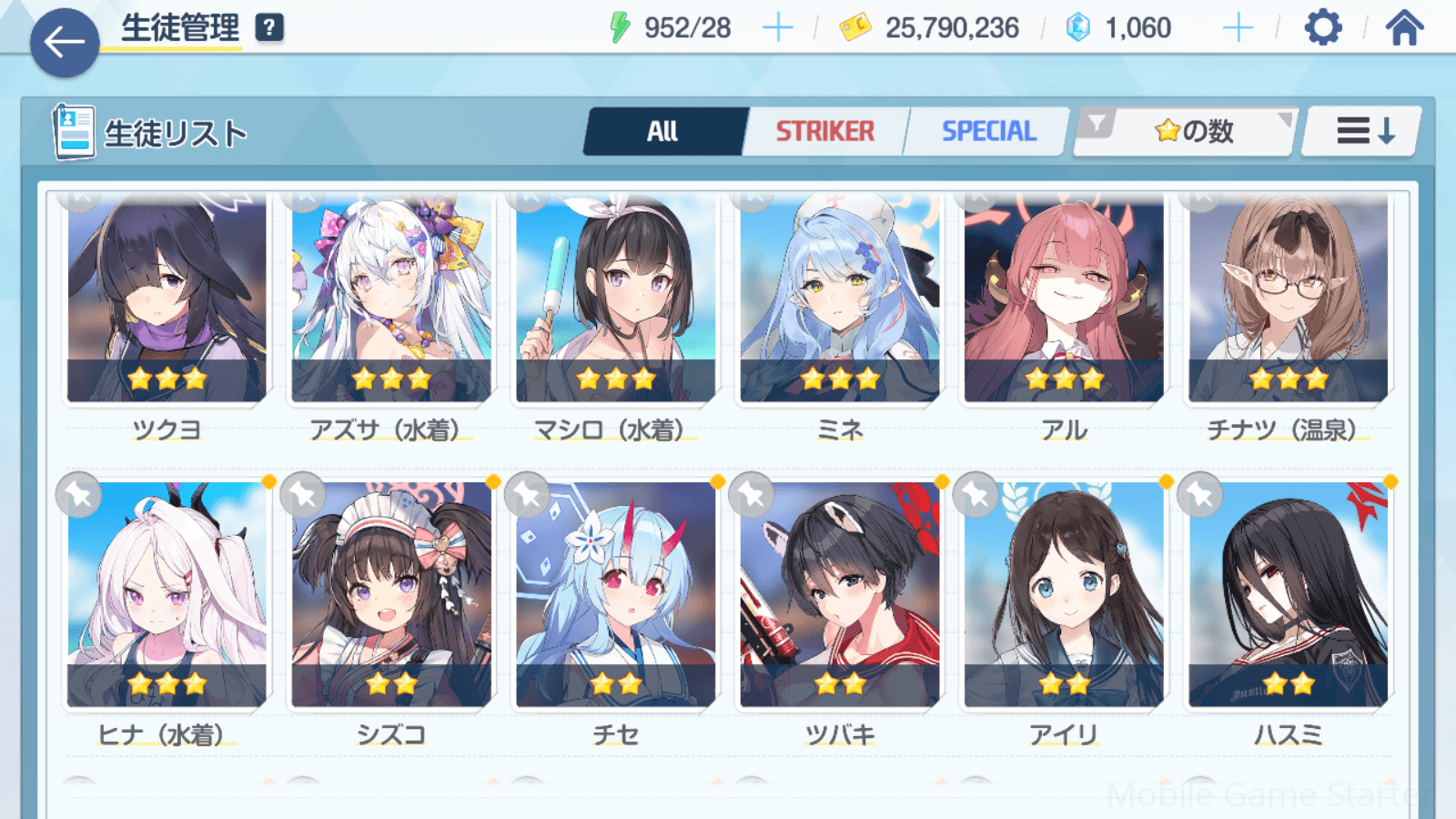Pick the アル student portrait

coord(1064,300)
